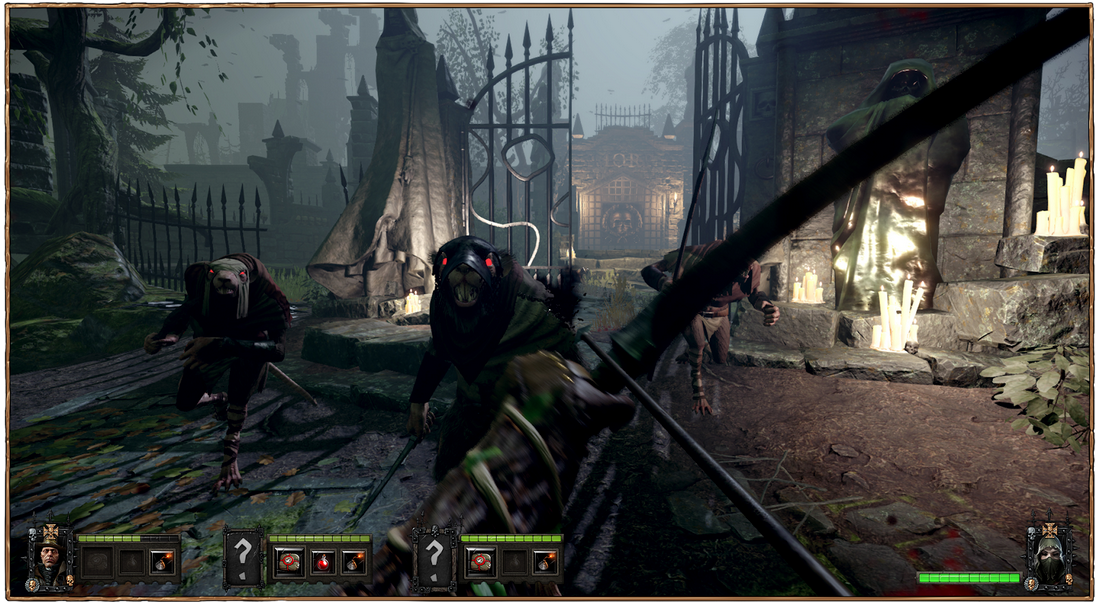Viewport: 1099px width, 605px height.
Task: Click the question mark portrait of the potion-carrying teammate
Action: click(242, 558)
